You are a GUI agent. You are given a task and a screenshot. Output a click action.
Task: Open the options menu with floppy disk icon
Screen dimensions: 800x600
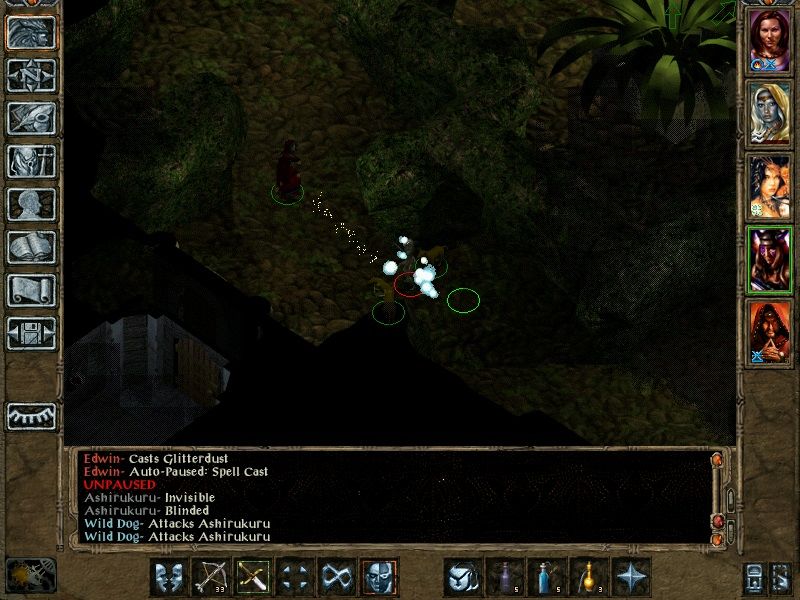click(x=31, y=333)
